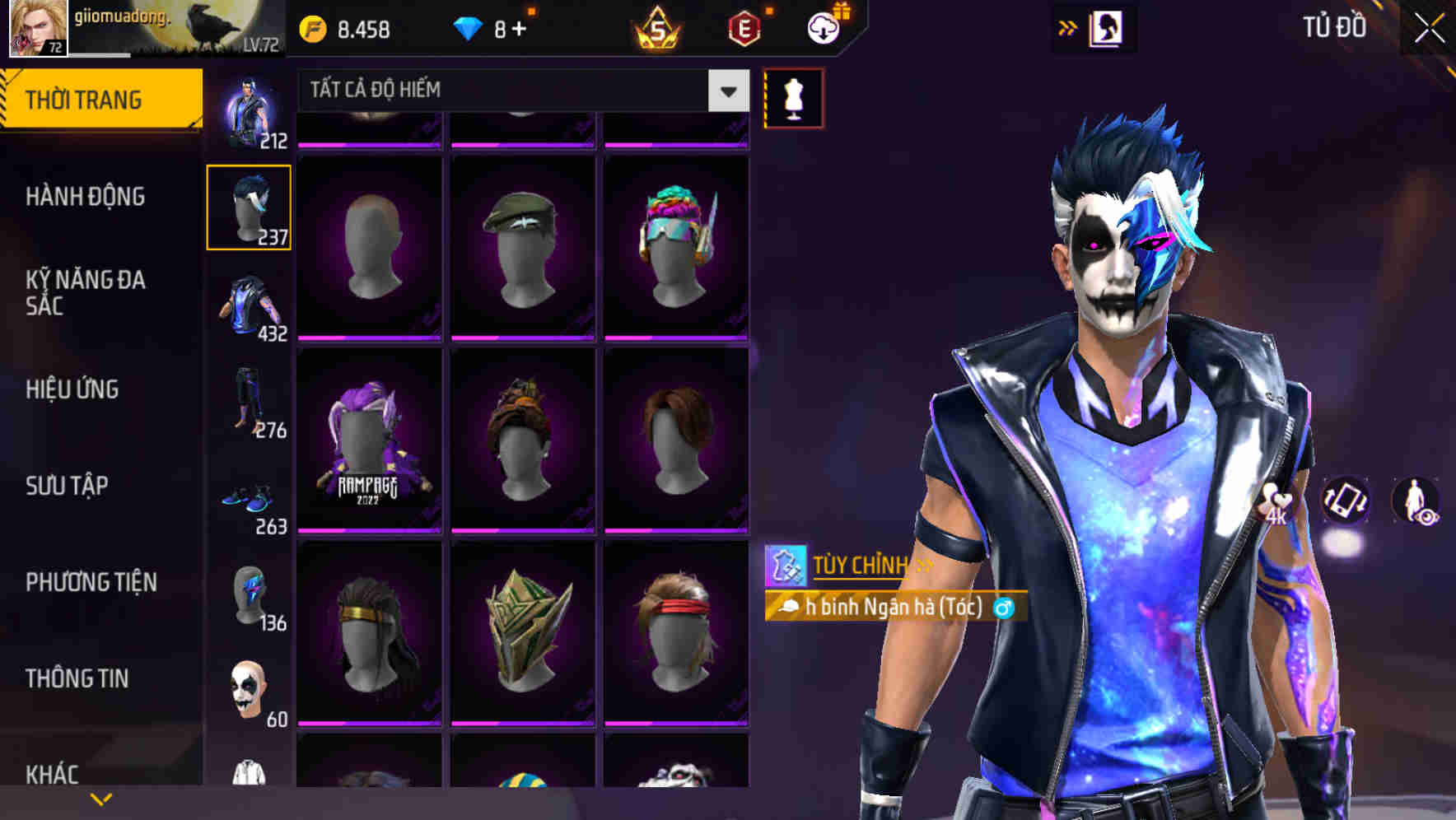Screen dimensions: 1456x820
Task: Select the hair category icon labeled 237
Action: [x=249, y=206]
